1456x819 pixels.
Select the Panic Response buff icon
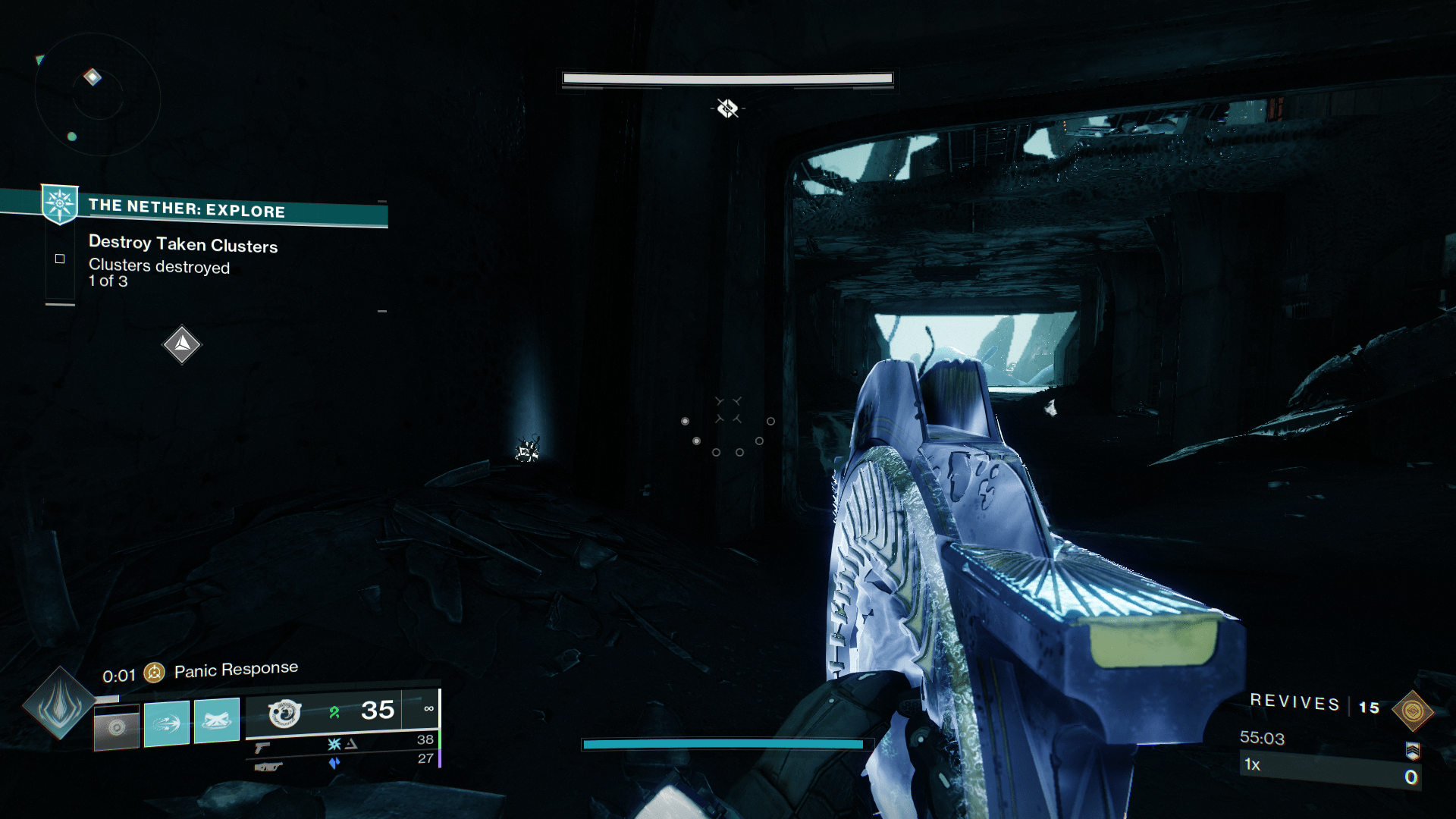click(x=154, y=673)
